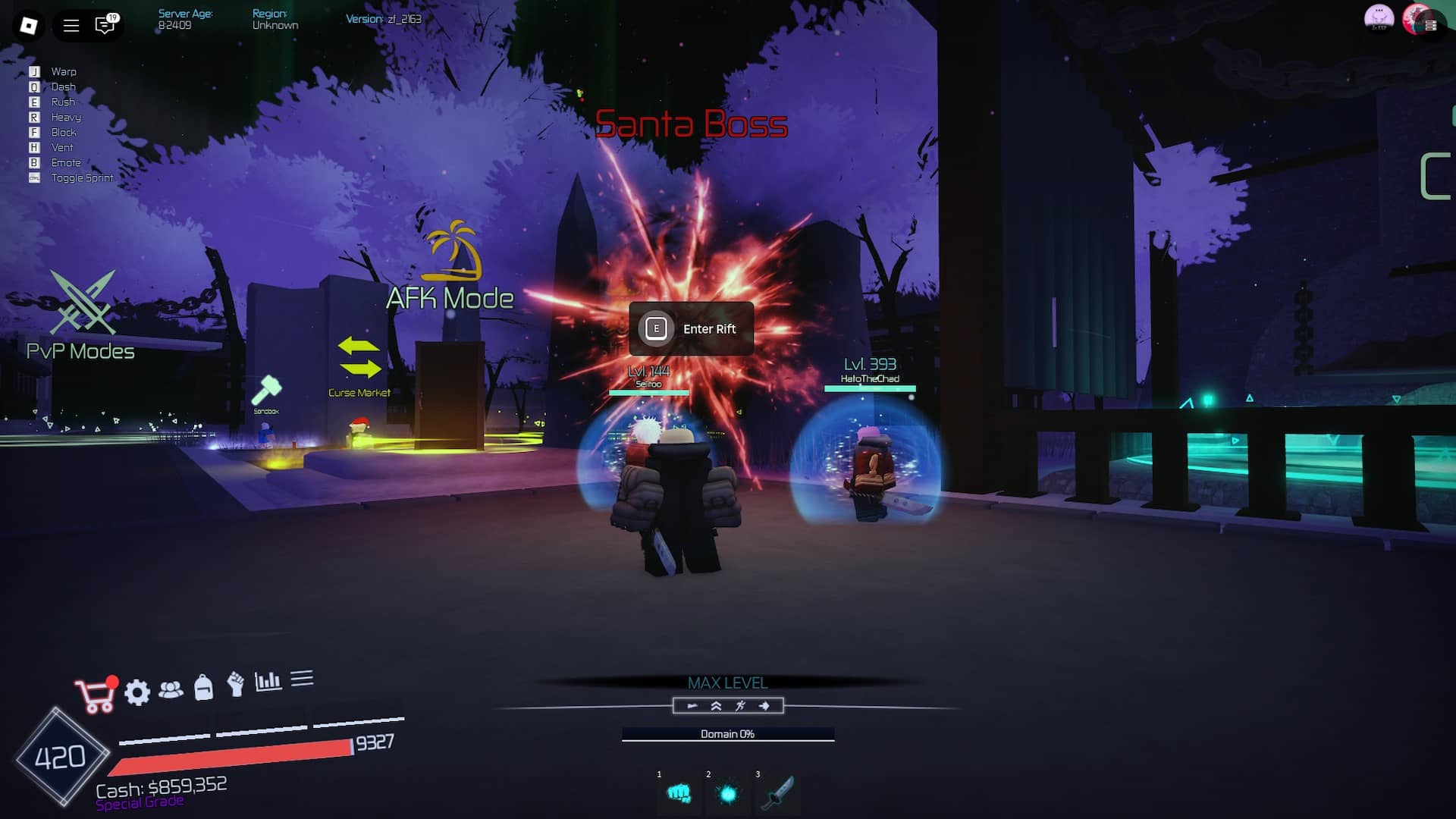Open the shop cart with notification badge
This screenshot has width=1456, height=819.
coord(94,691)
